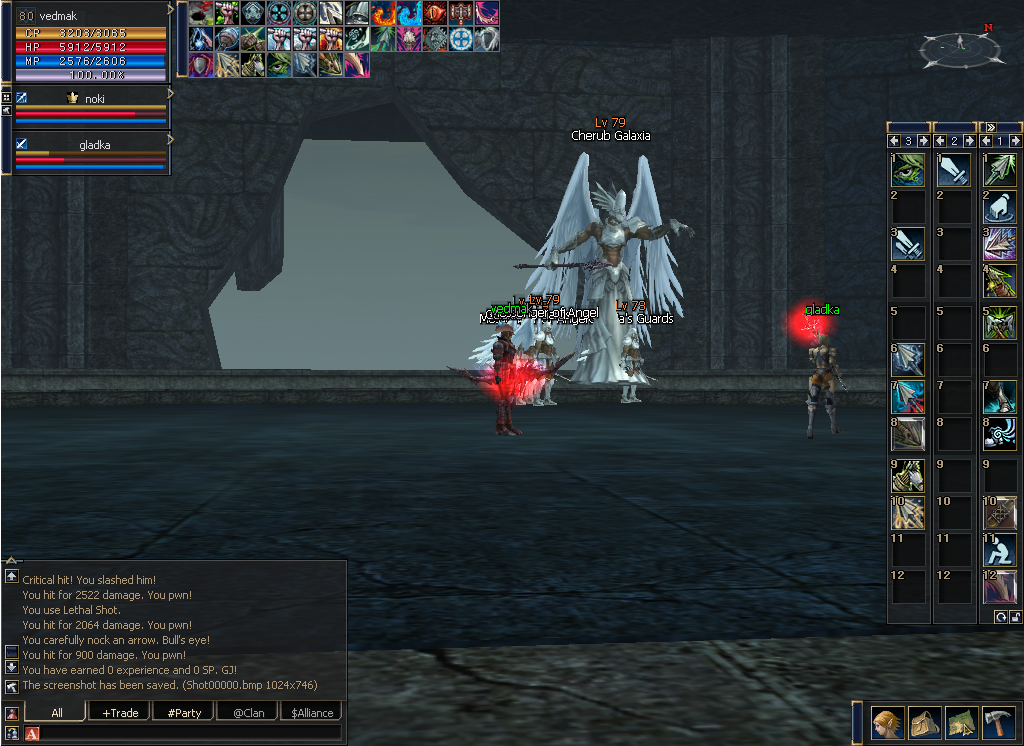Select the @Clan chat tab

[x=249, y=712]
